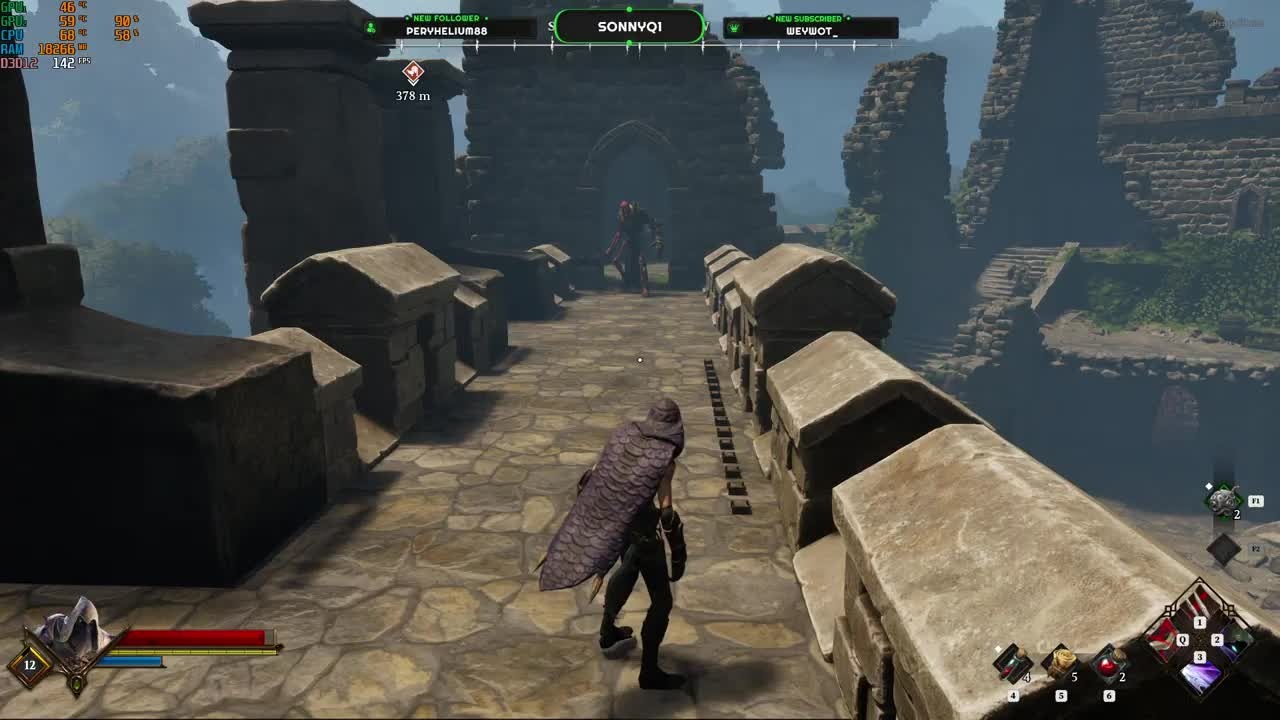The image size is (1280, 720).
Task: Click the hooded character portrait
Action: click(x=72, y=627)
